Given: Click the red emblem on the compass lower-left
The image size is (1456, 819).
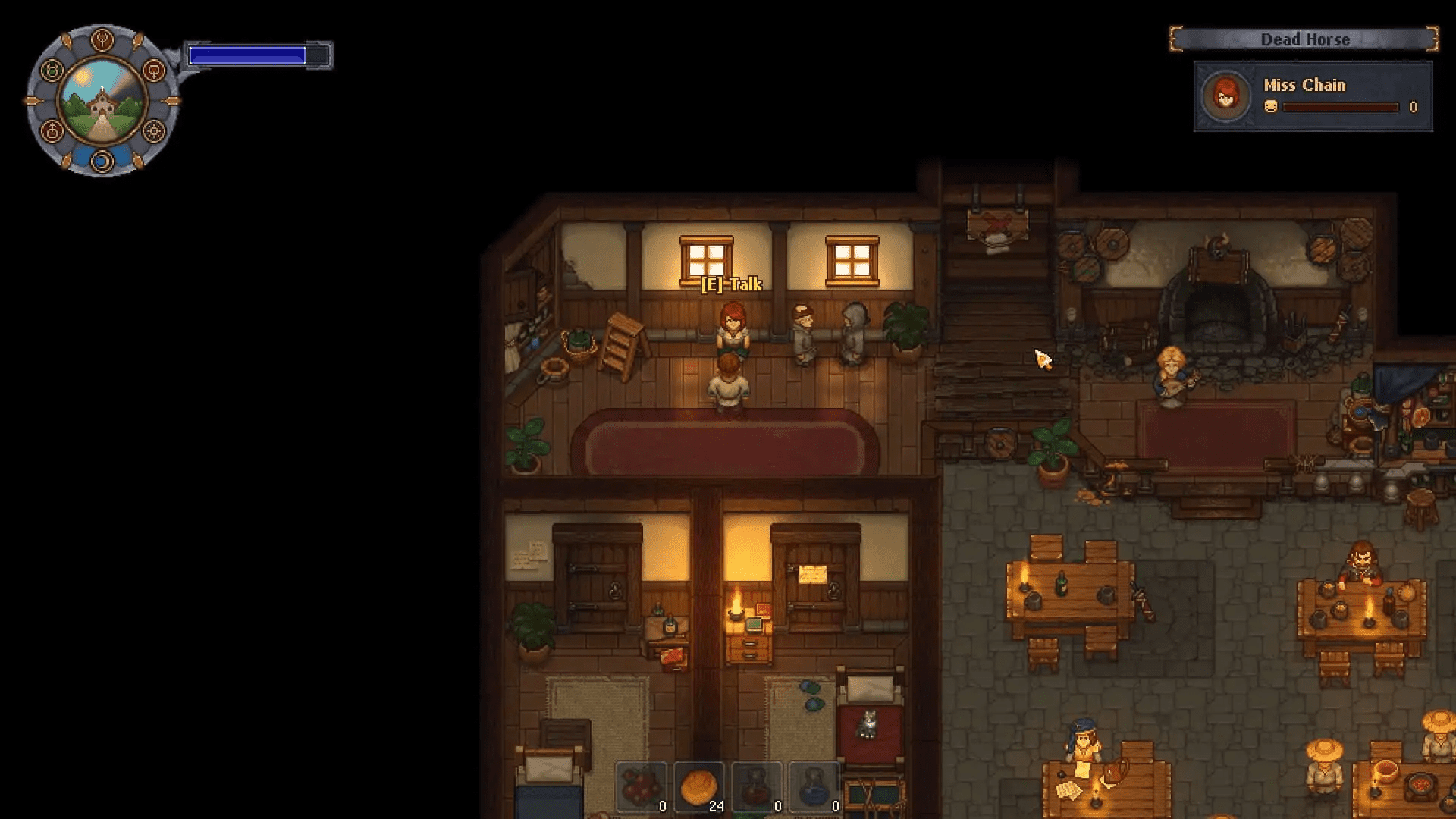Looking at the screenshot, I should (x=52, y=130).
